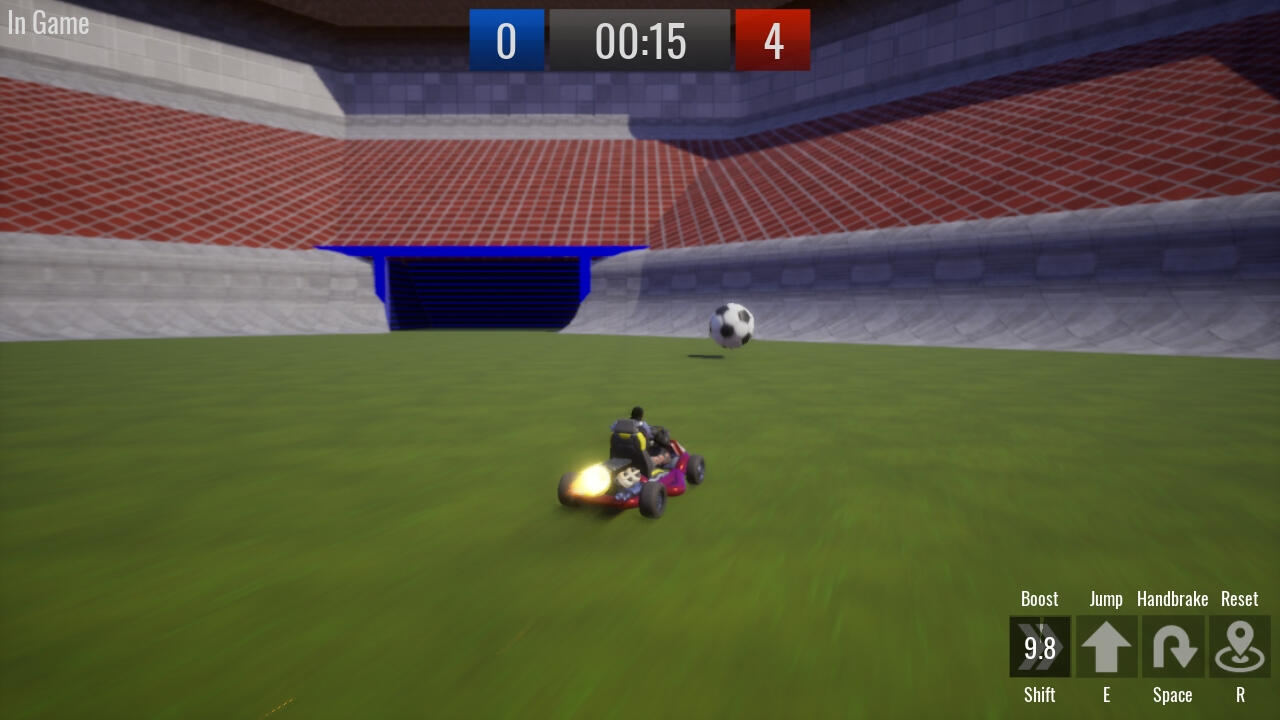Click the Reset text label
Viewport: 1280px width, 720px height.
[x=1239, y=598]
